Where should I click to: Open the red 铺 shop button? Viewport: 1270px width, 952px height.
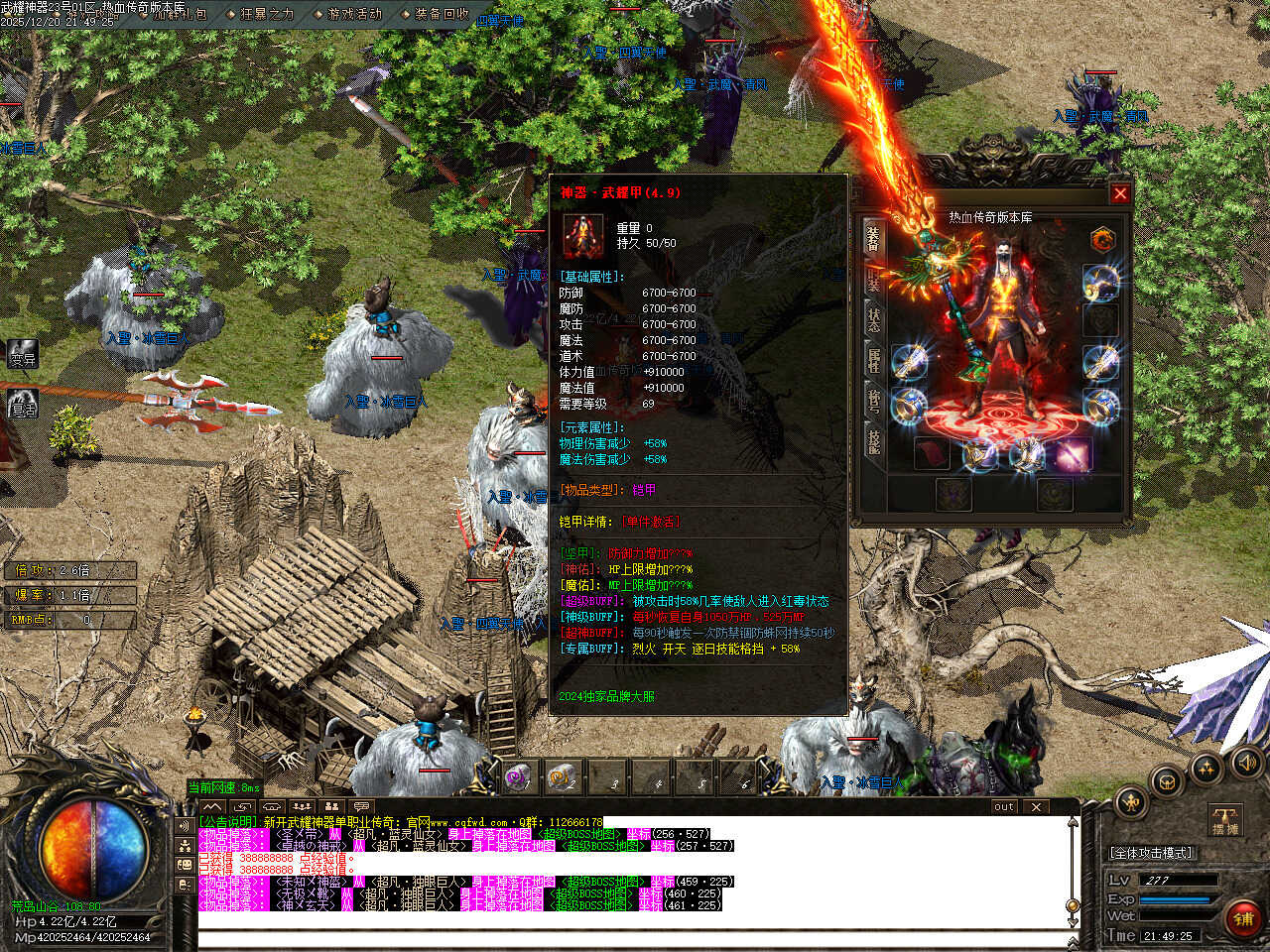click(x=1243, y=918)
